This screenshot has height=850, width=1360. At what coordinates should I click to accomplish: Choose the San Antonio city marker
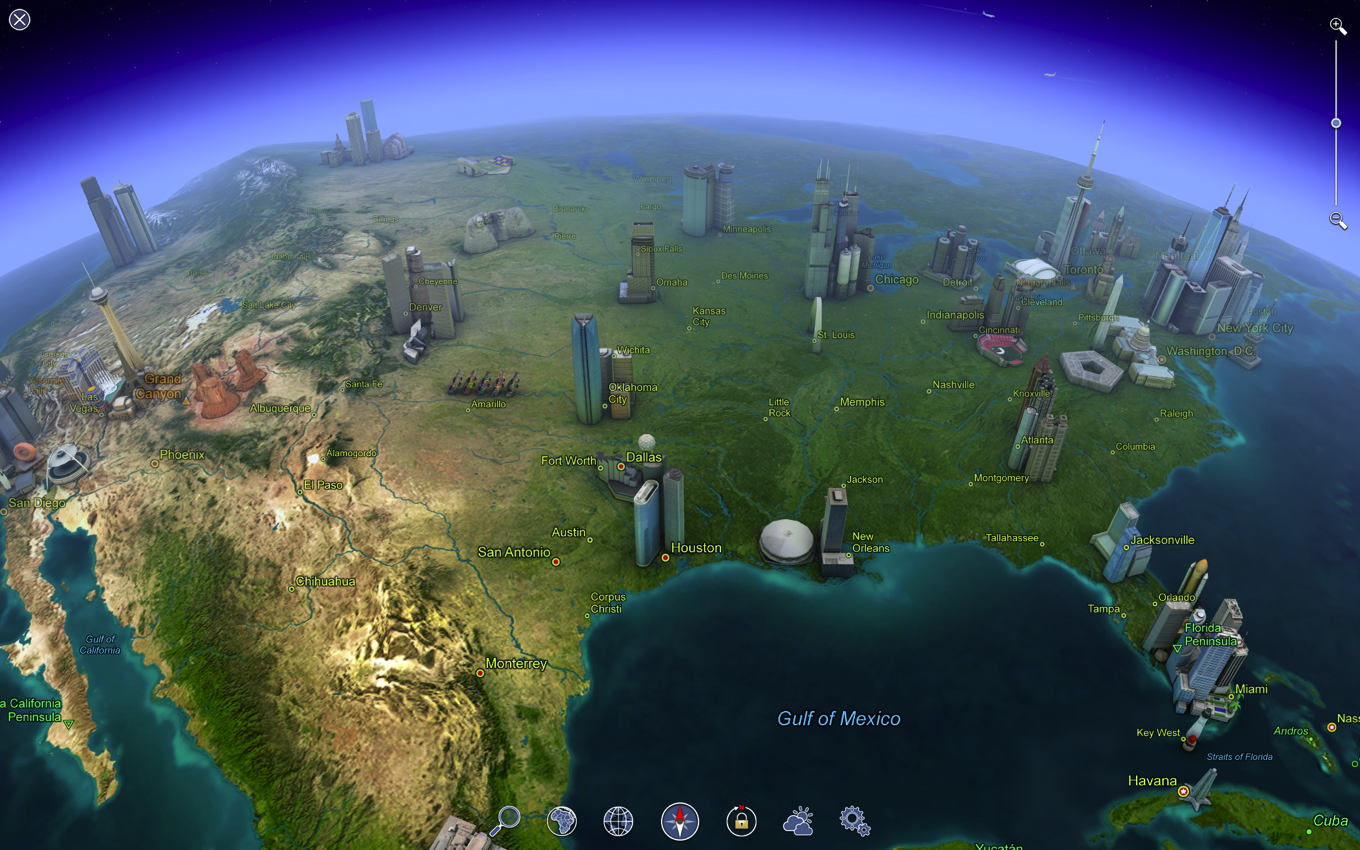pos(556,562)
